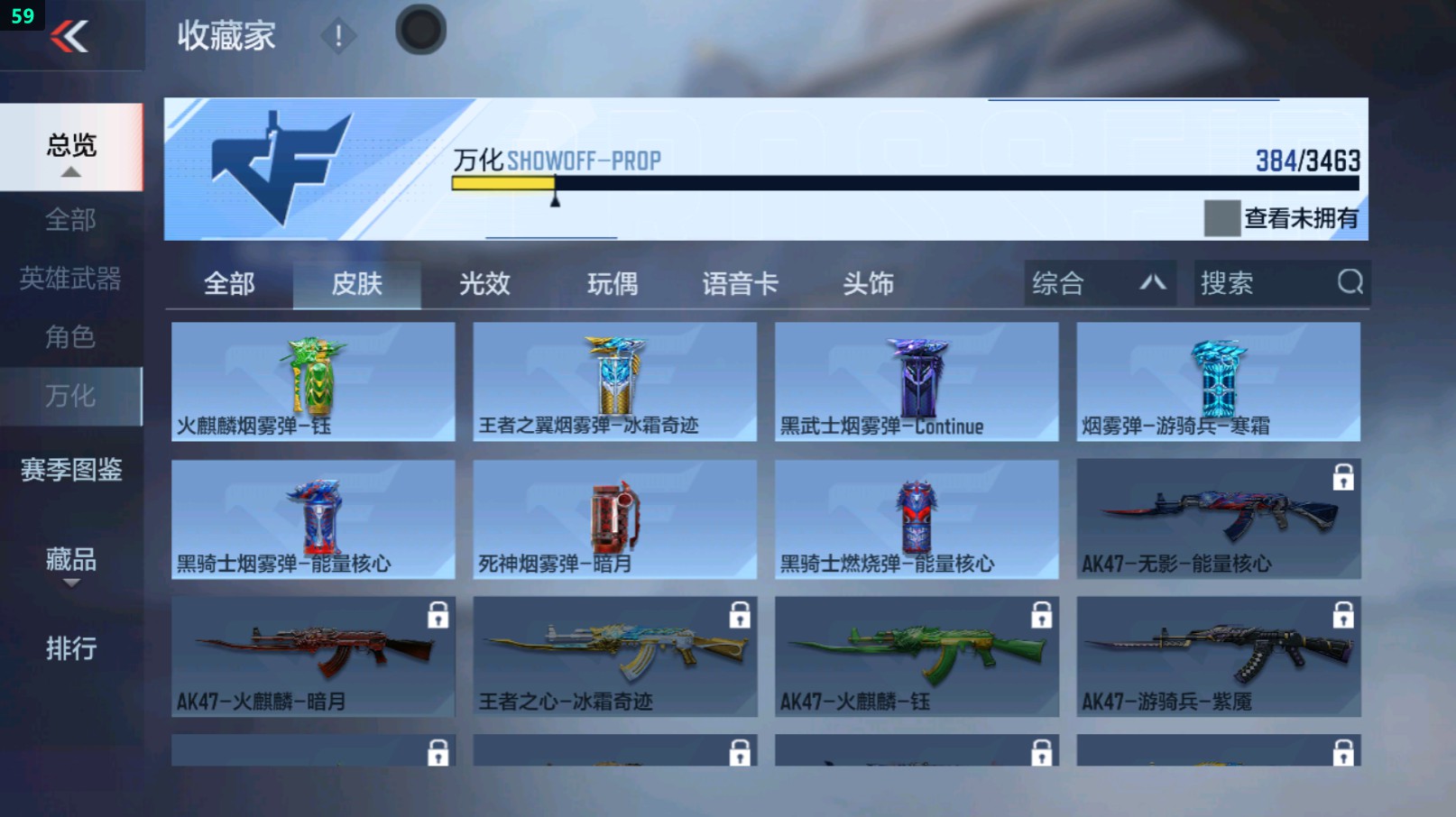Viewport: 1456px width, 817px height.
Task: Switch to the 语音卡 tab
Action: 739,283
